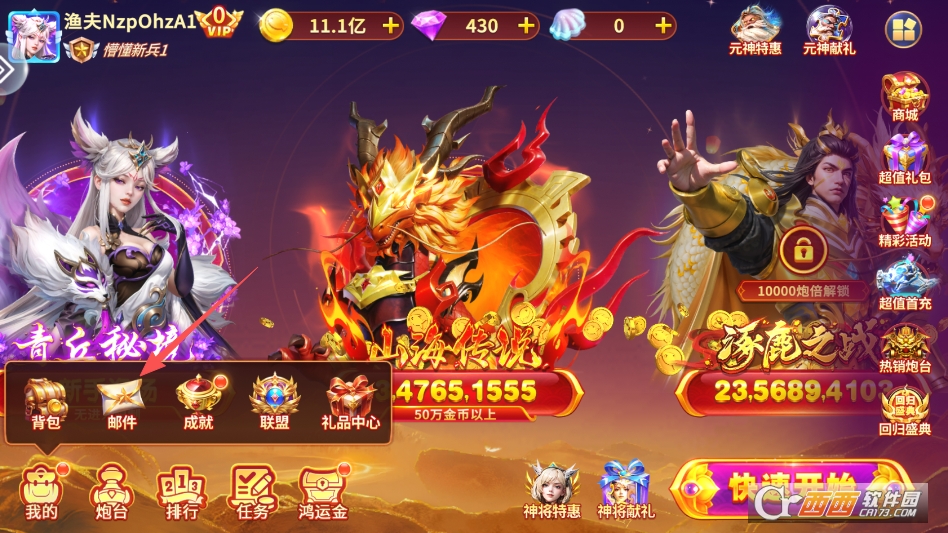
Task: Open the 邮件 mail envelope
Action: pyautogui.click(x=122, y=400)
